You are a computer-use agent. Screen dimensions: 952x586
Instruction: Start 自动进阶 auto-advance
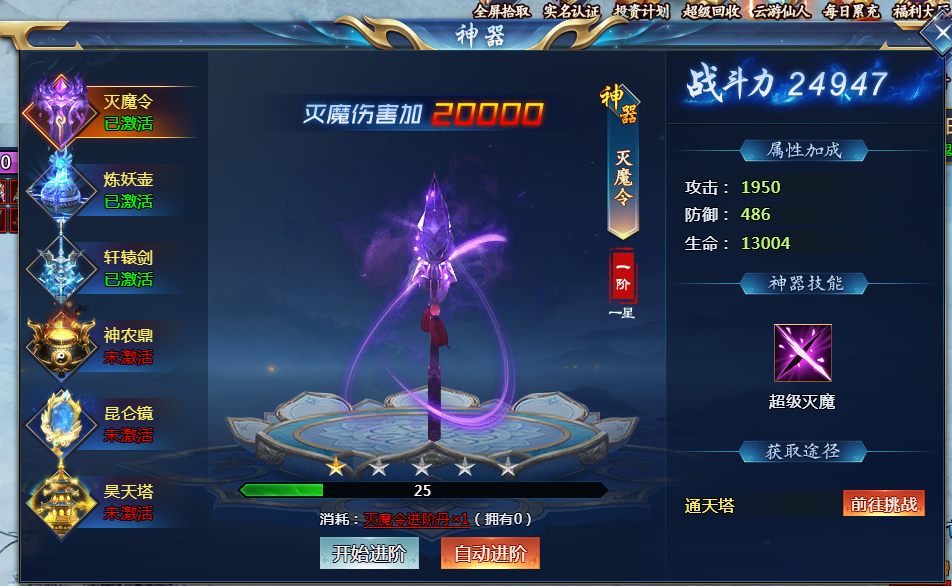(x=490, y=553)
